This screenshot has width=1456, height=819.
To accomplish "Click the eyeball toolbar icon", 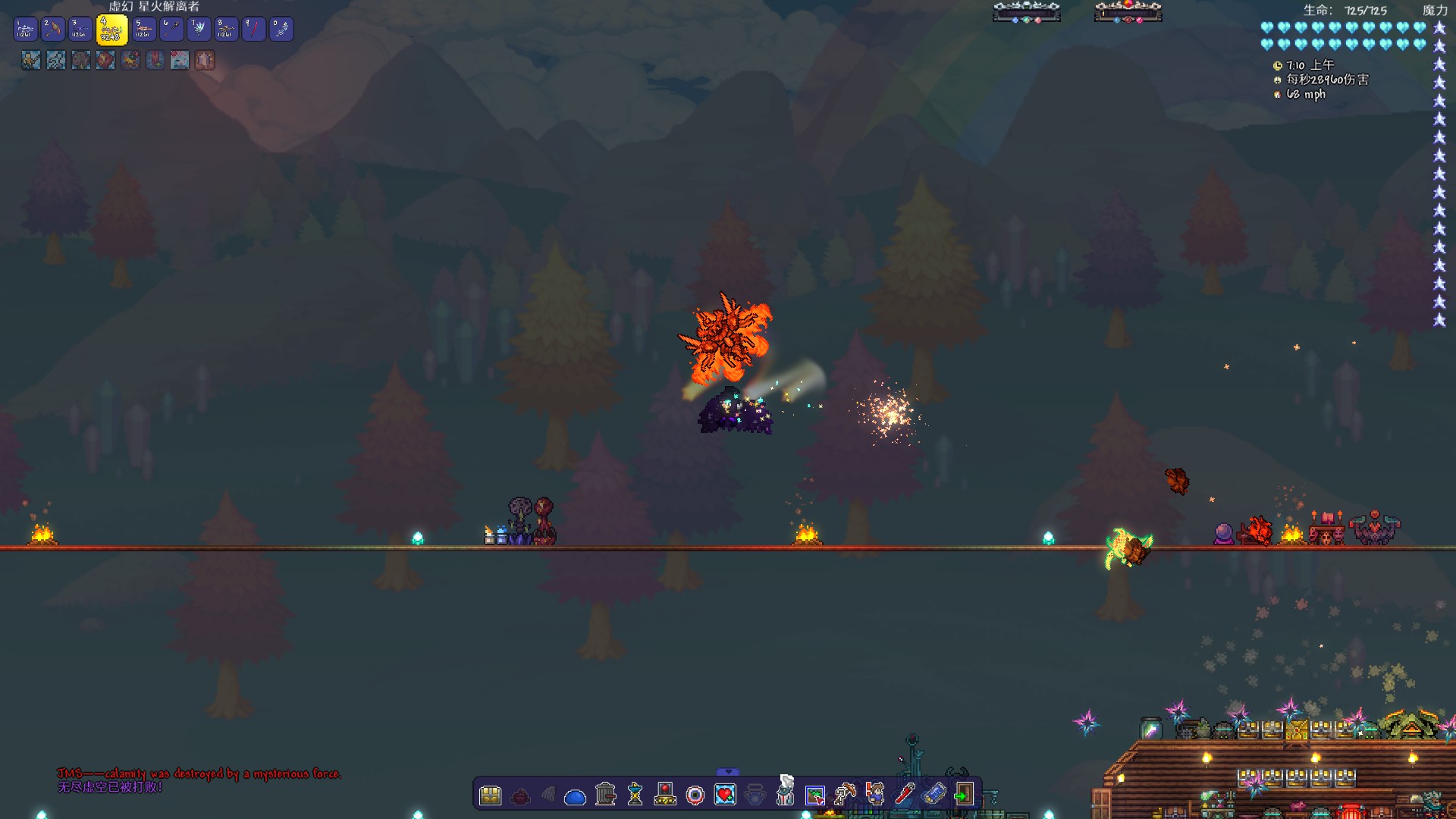I will pyautogui.click(x=695, y=795).
